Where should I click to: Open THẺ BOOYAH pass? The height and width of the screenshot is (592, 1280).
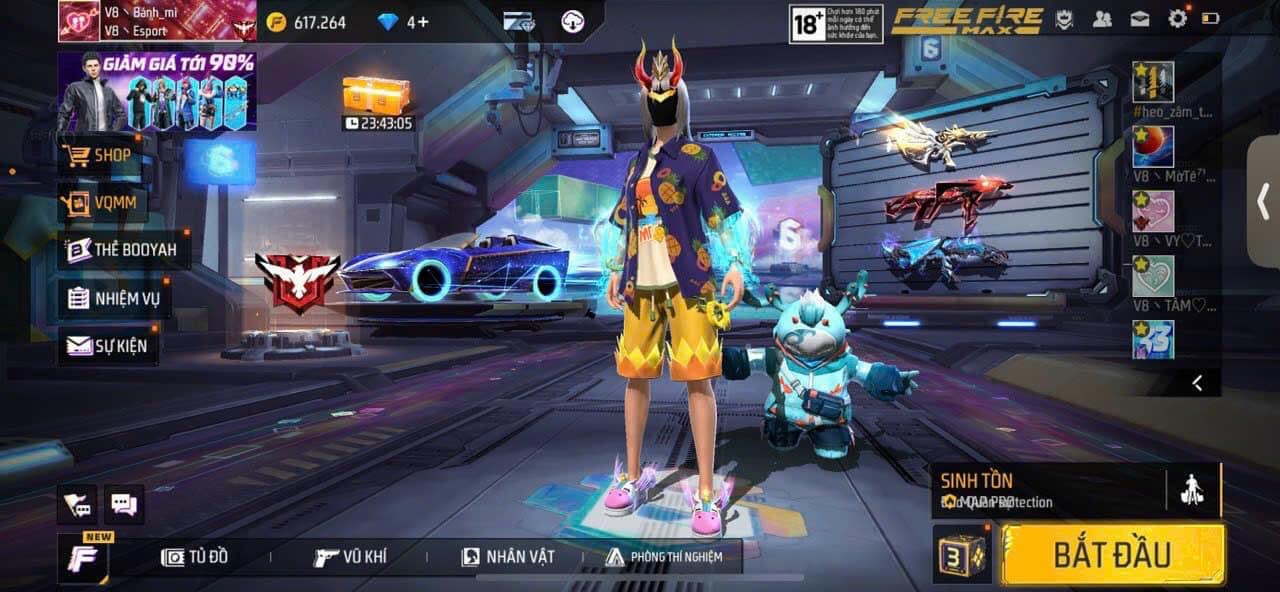(x=124, y=250)
